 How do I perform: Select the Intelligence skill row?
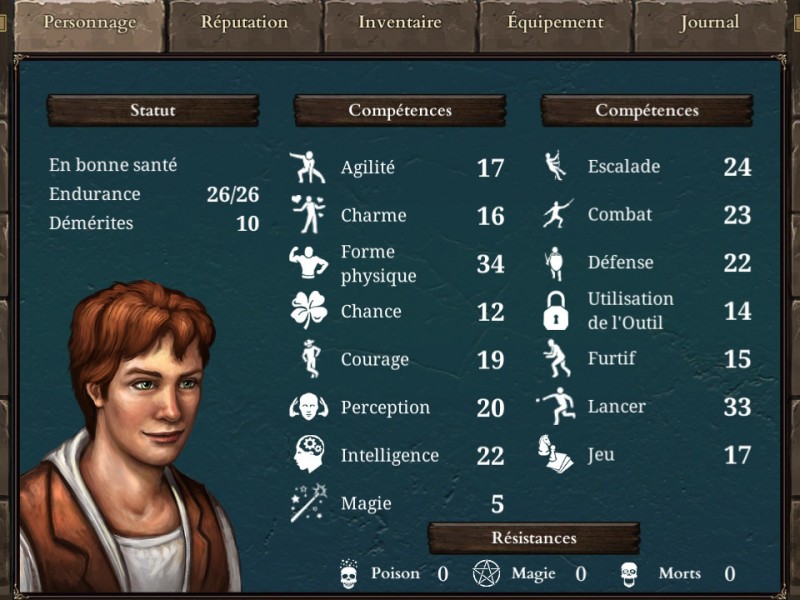pos(389,456)
